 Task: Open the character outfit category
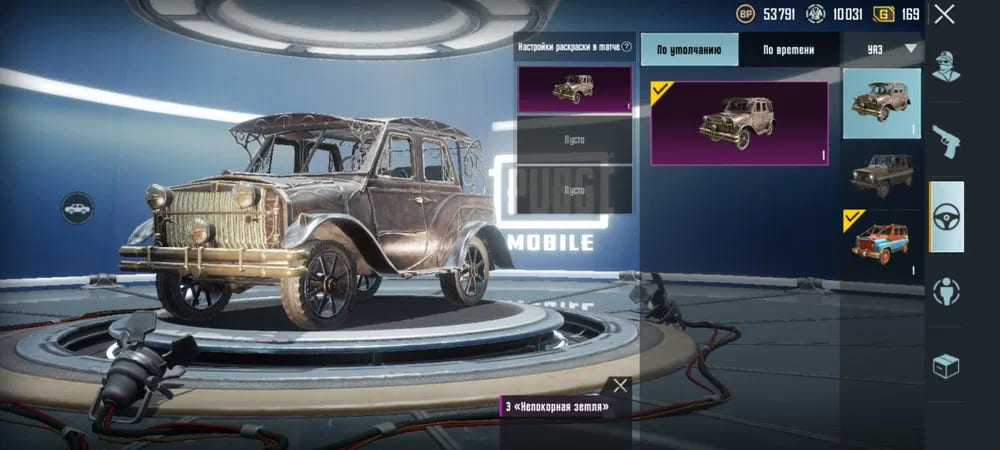pyautogui.click(x=946, y=66)
